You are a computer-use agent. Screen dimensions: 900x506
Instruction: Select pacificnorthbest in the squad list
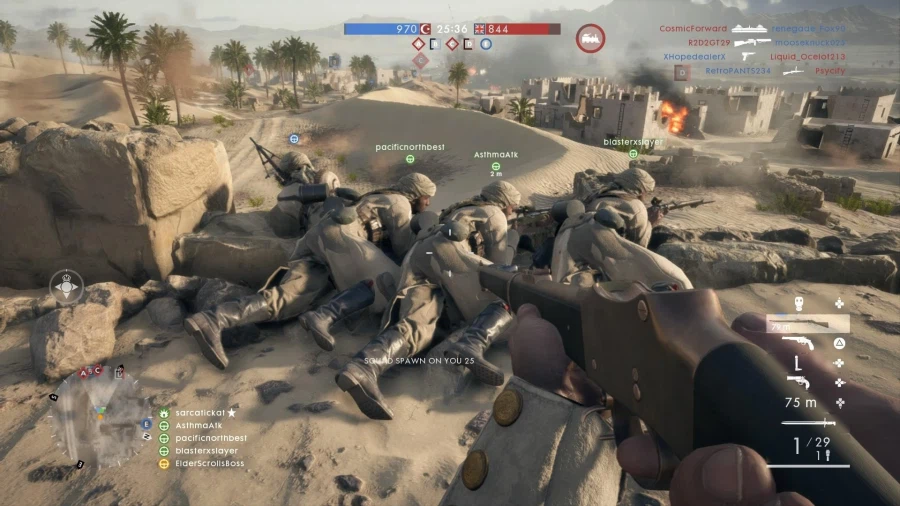tap(210, 438)
